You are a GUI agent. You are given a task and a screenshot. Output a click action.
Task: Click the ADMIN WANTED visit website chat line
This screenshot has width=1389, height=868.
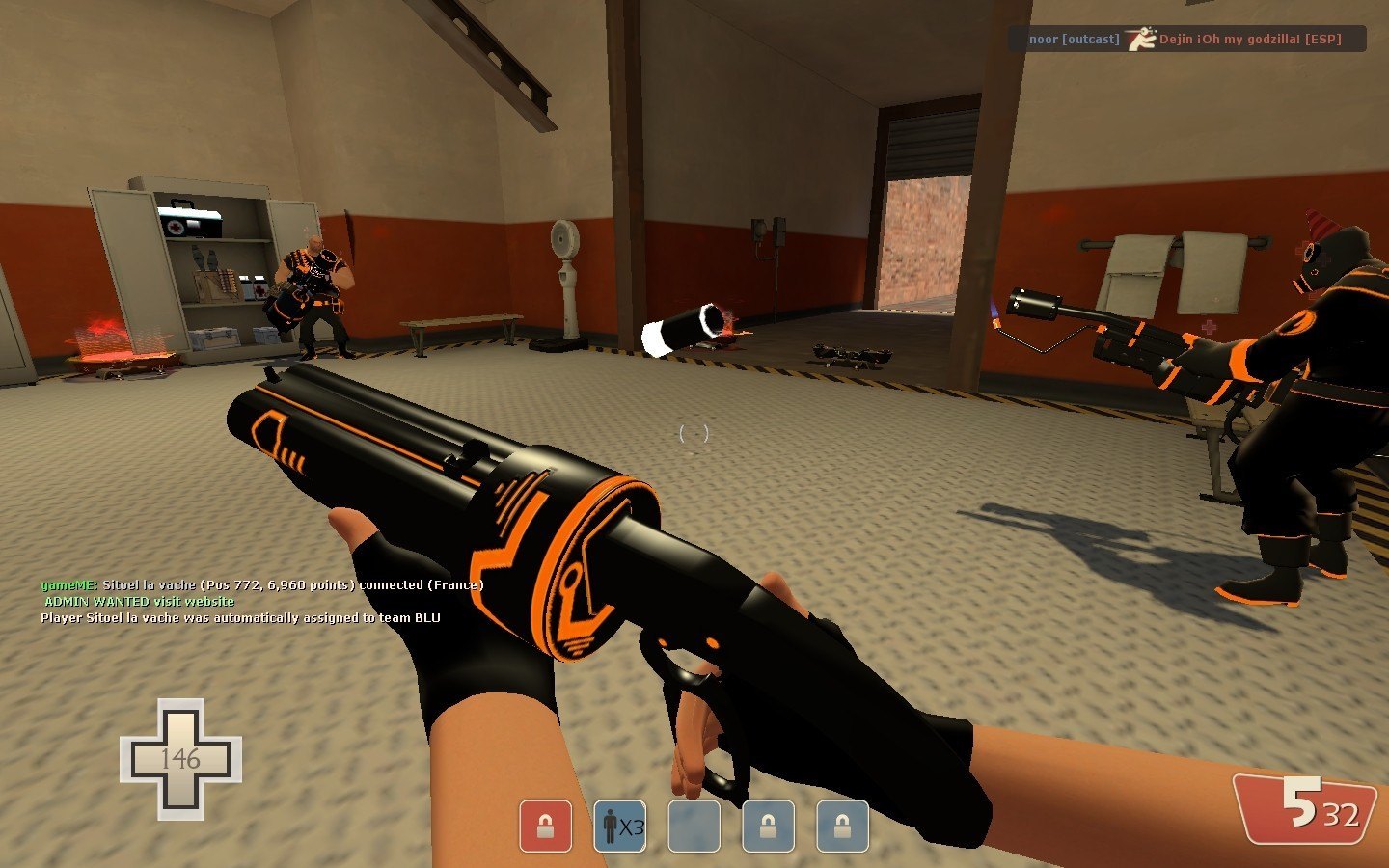140,601
